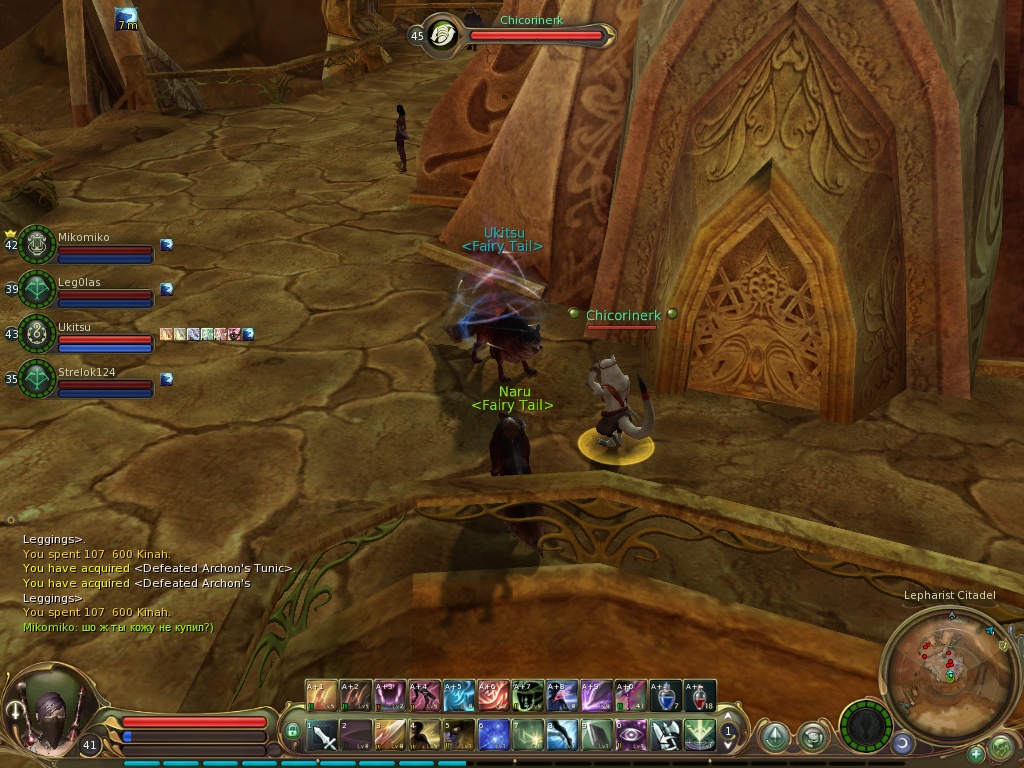This screenshot has height=768, width=1024.
Task: Activate the sword attack skill in slot 1
Action: [x=323, y=736]
